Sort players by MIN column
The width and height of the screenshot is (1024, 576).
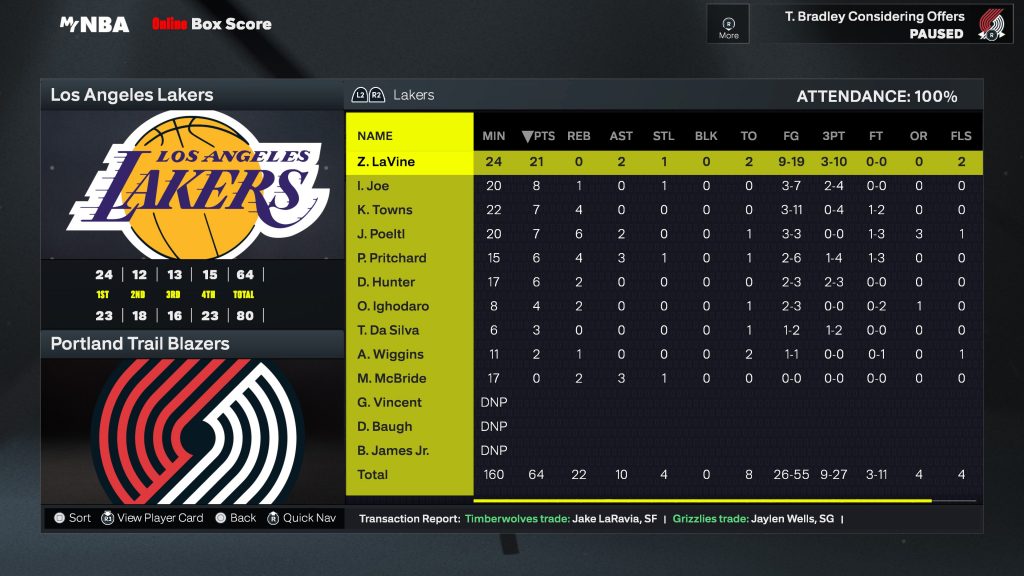click(494, 136)
